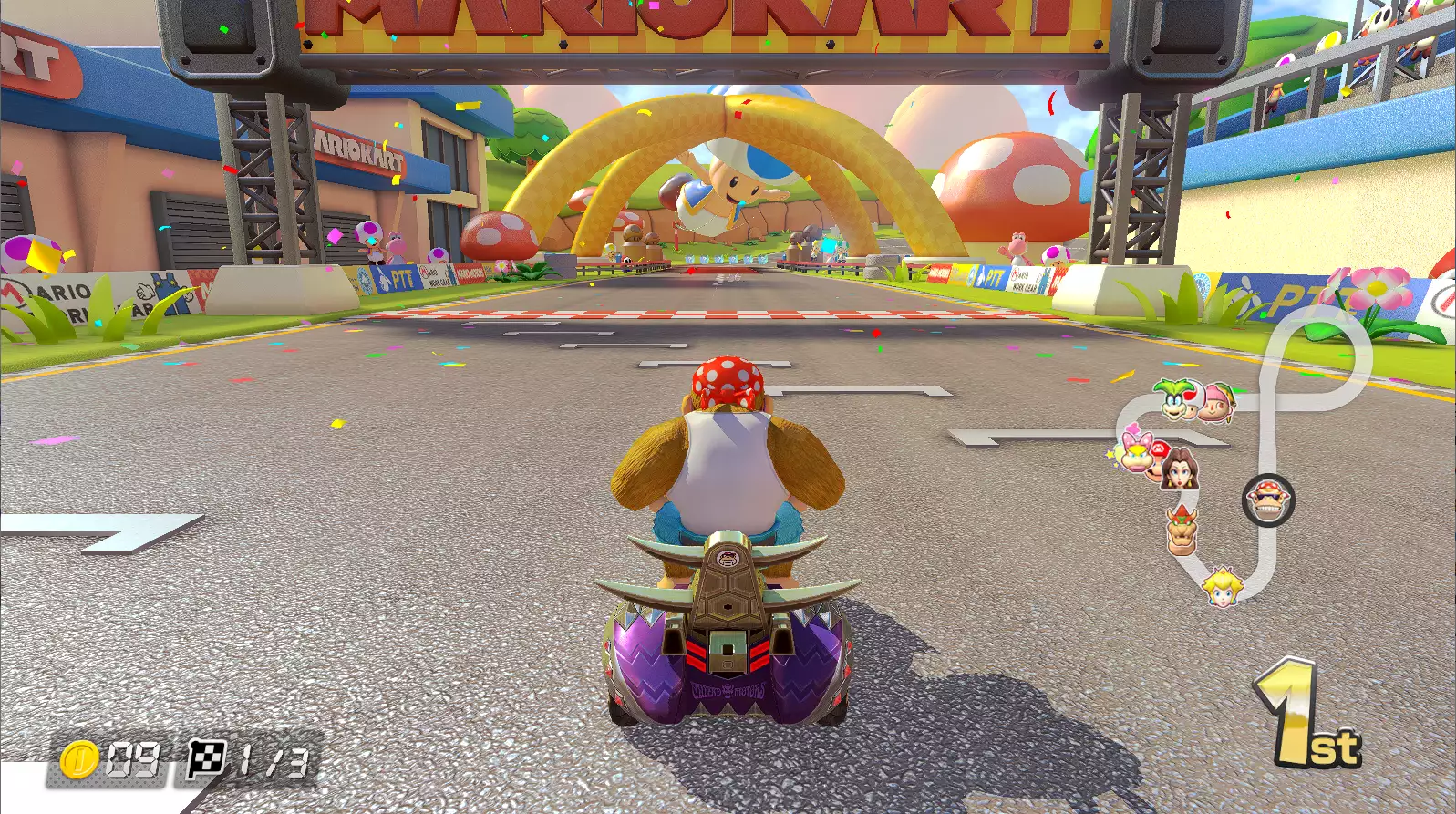
Task: Select Funky Kong's circled marker on the minimap
Action: coord(1268,500)
